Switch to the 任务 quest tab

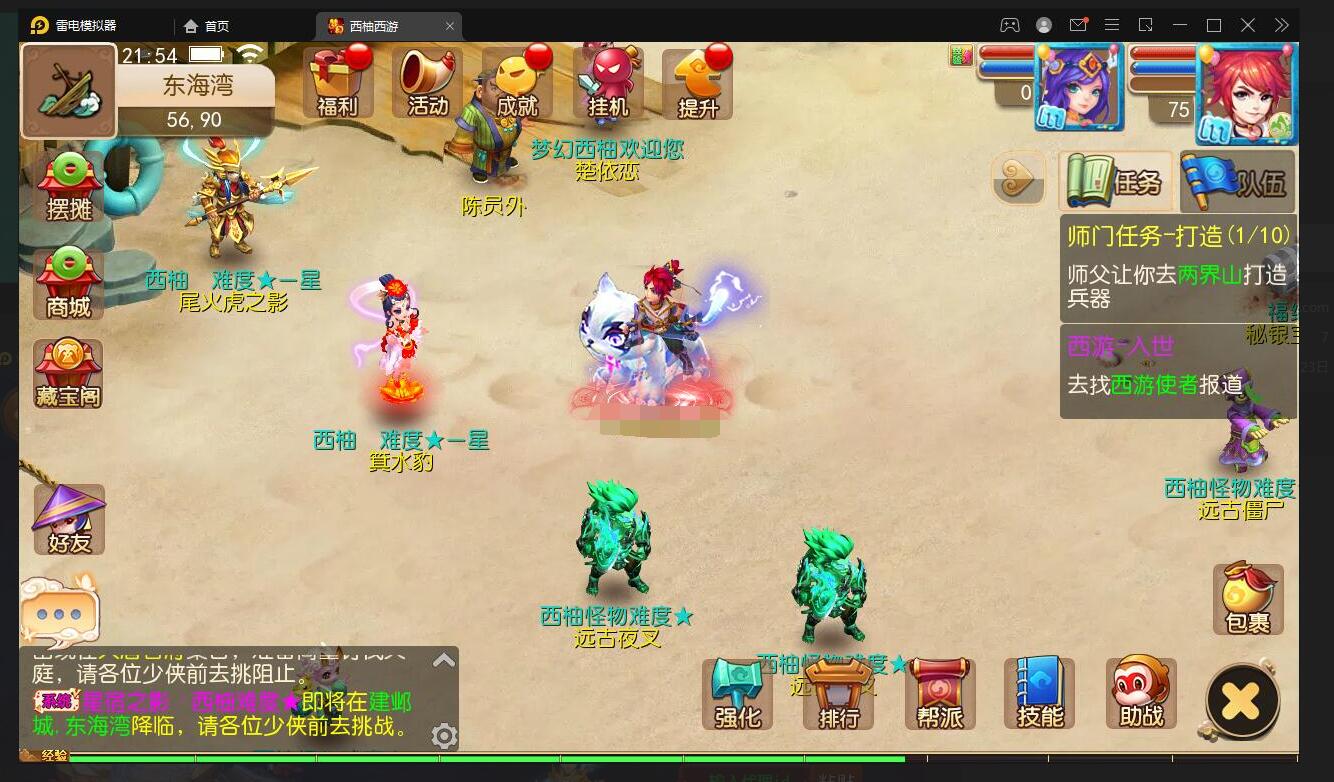point(1116,181)
